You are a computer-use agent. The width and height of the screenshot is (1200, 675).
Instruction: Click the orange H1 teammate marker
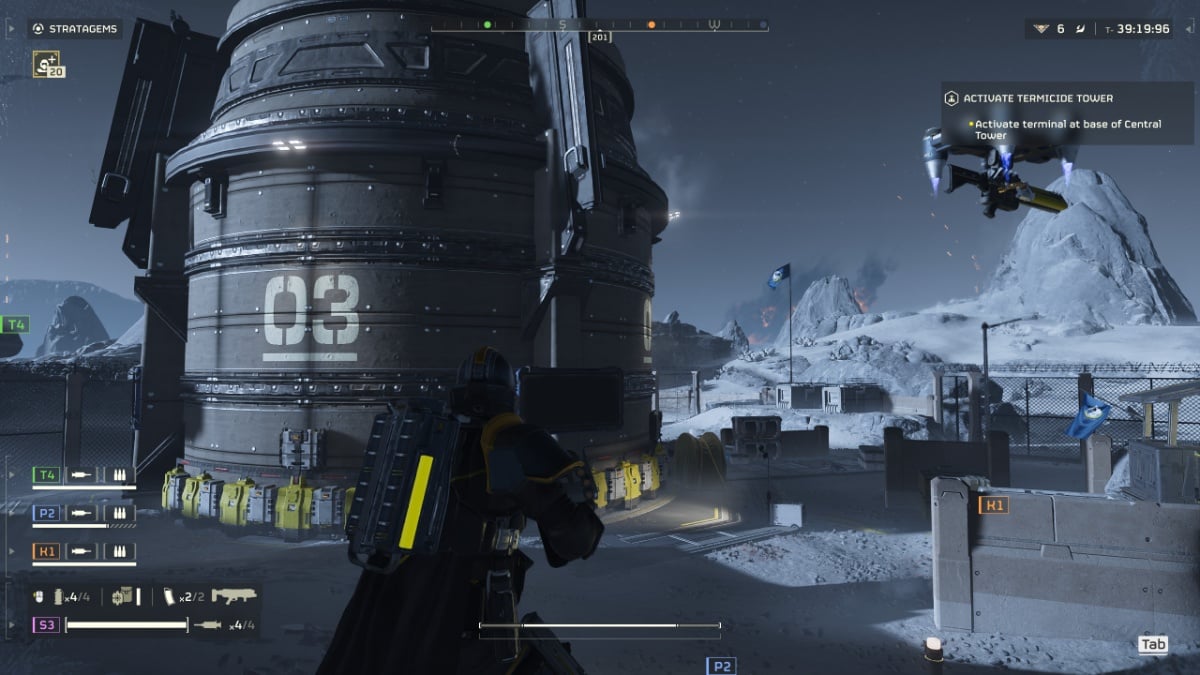click(994, 506)
